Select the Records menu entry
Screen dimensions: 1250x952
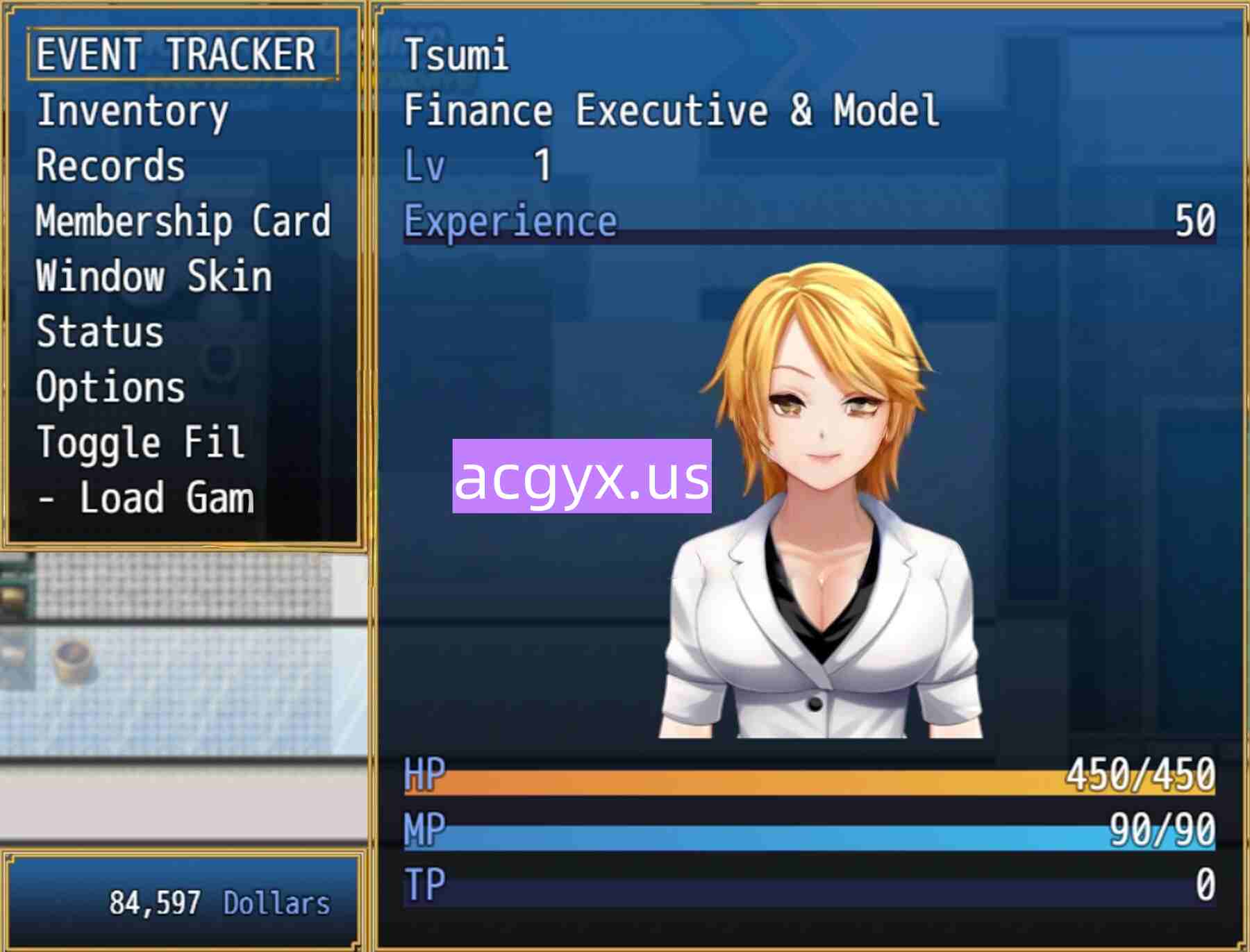coord(111,166)
